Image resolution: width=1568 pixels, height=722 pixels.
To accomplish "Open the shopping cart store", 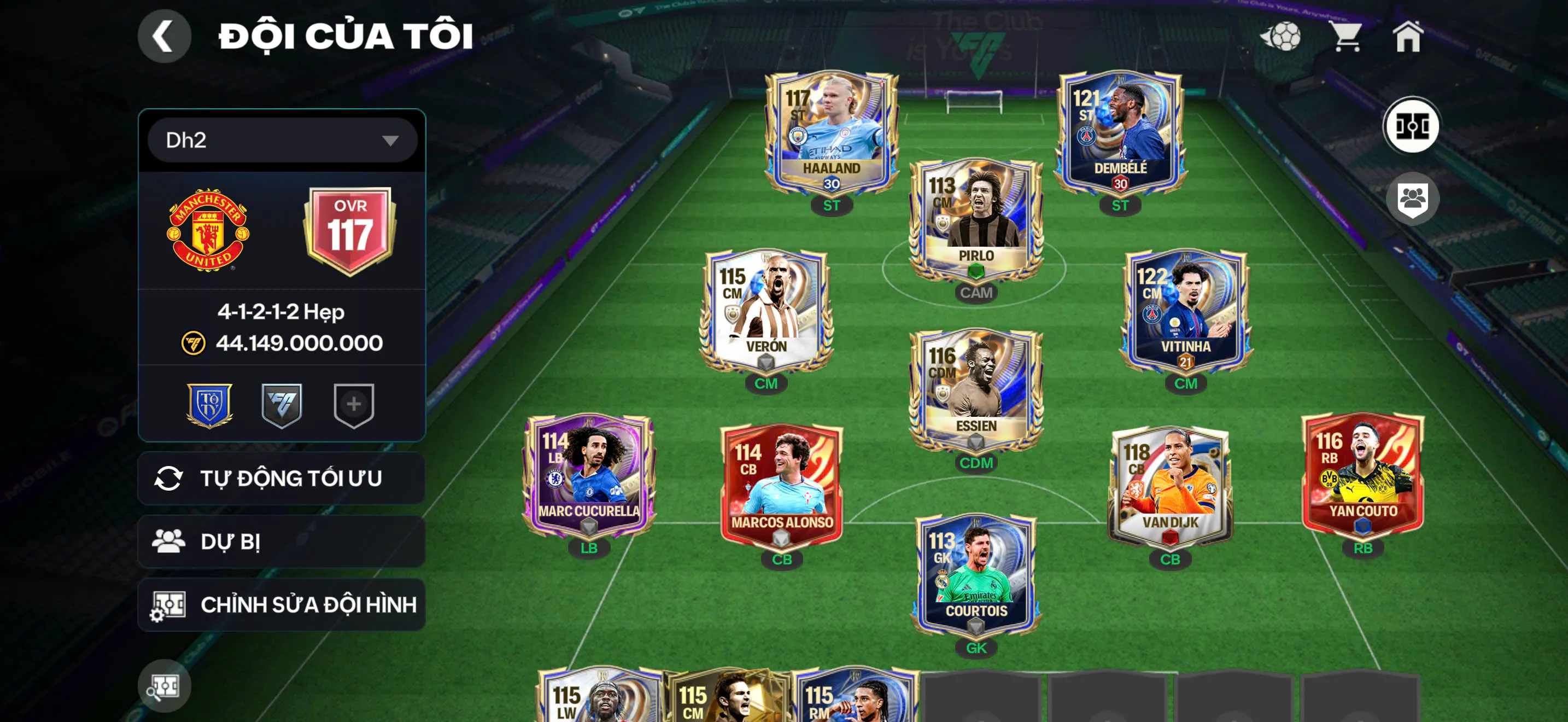I will 1347,37.
